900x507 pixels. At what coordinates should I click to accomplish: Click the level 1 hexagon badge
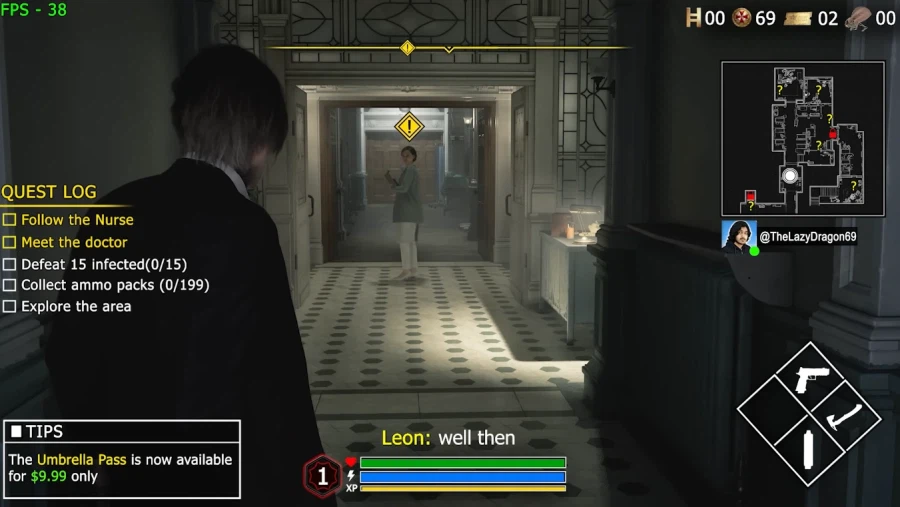point(322,476)
